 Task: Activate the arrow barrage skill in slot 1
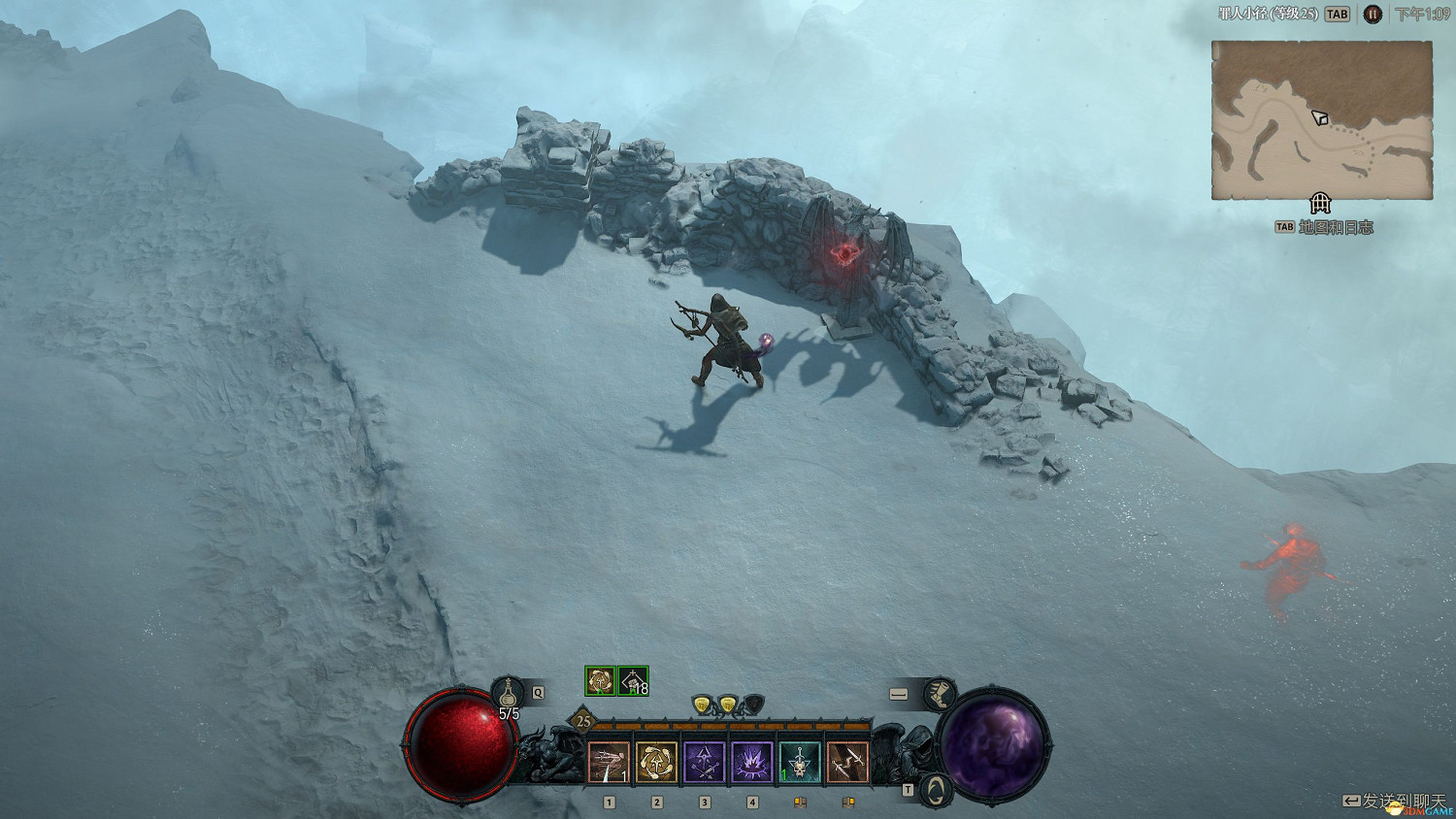(609, 763)
